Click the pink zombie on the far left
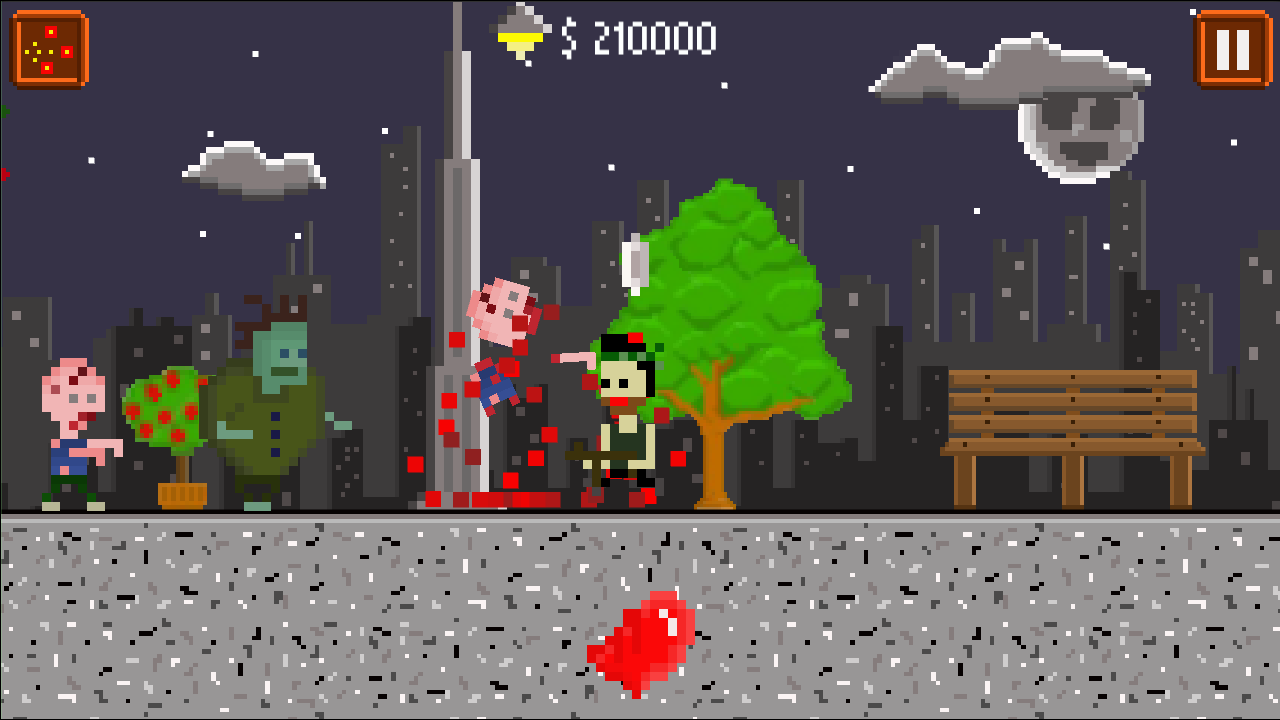The image size is (1280, 720). pos(75,430)
